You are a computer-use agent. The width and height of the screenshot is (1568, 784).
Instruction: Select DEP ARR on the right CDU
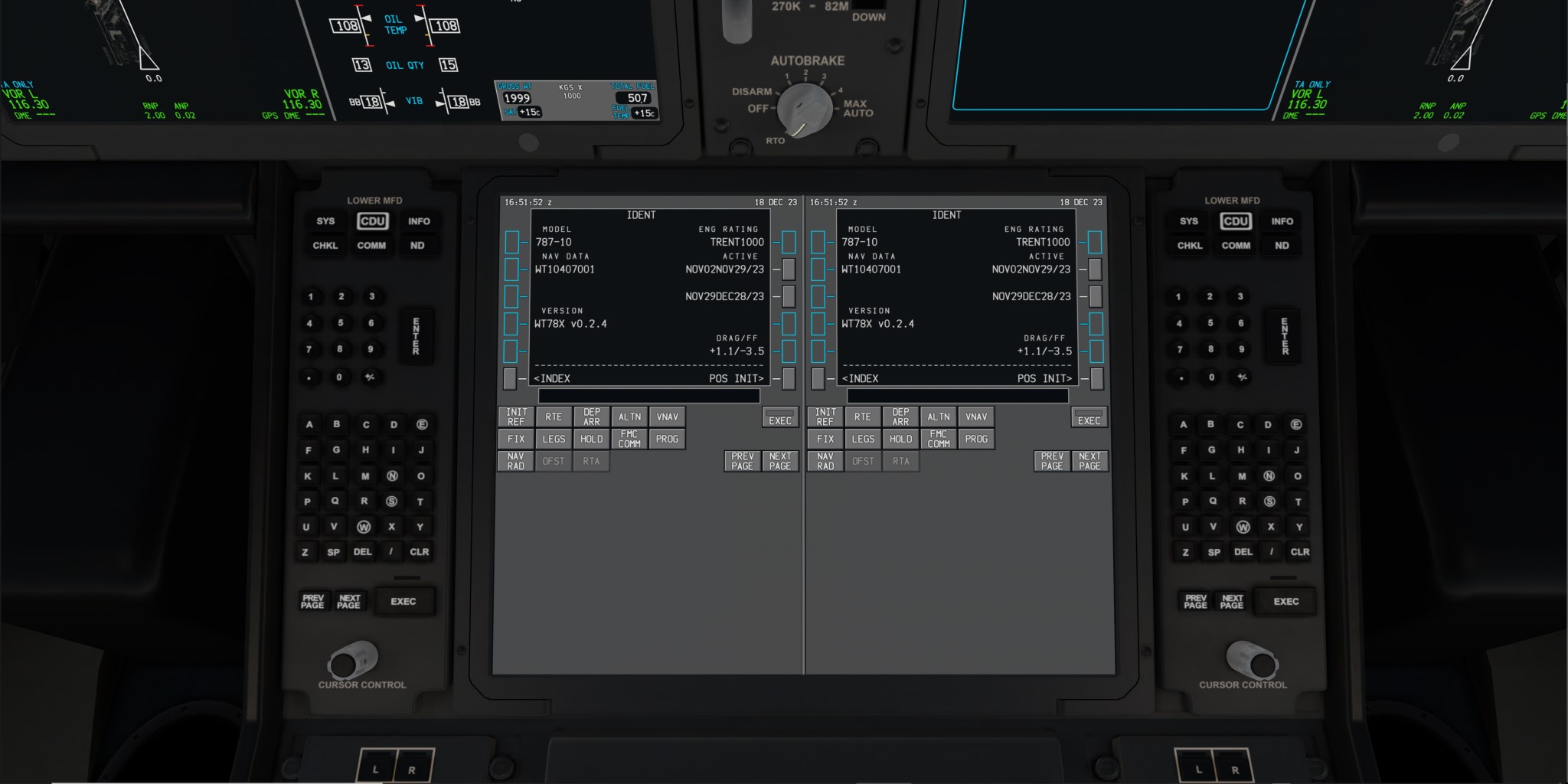point(900,416)
